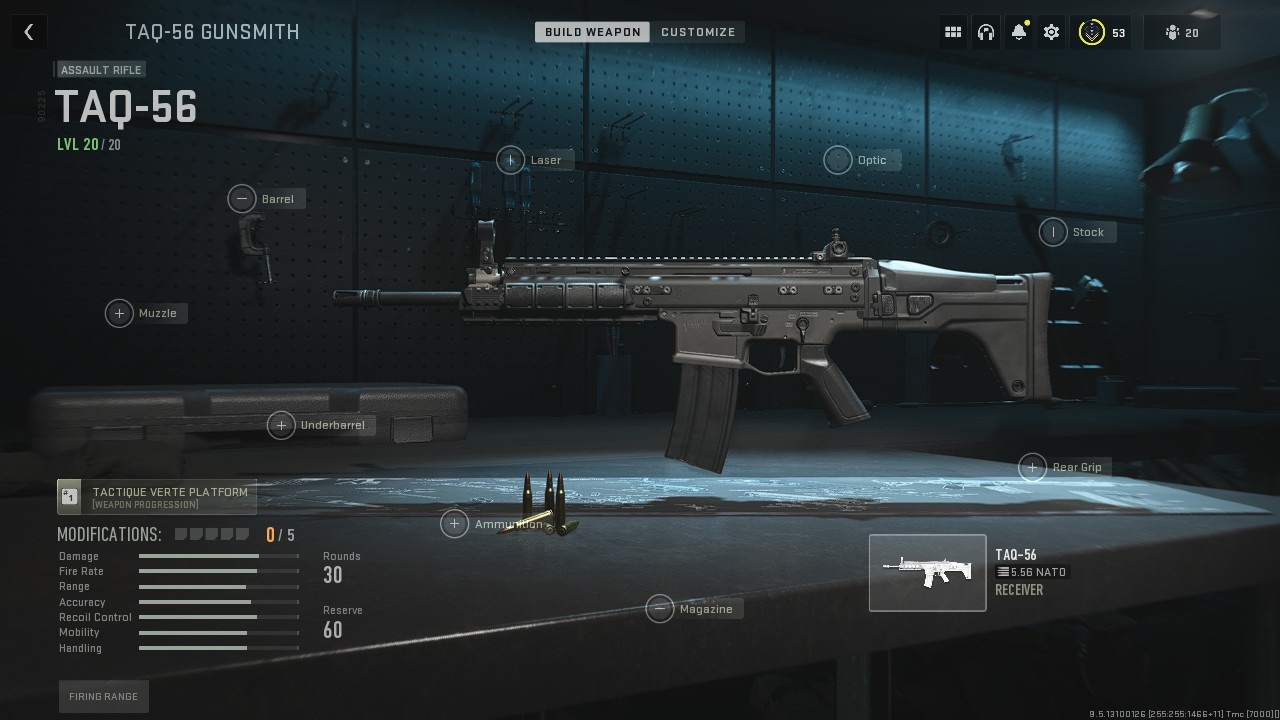Open the channels menu grid
The image size is (1280, 720).
(952, 31)
